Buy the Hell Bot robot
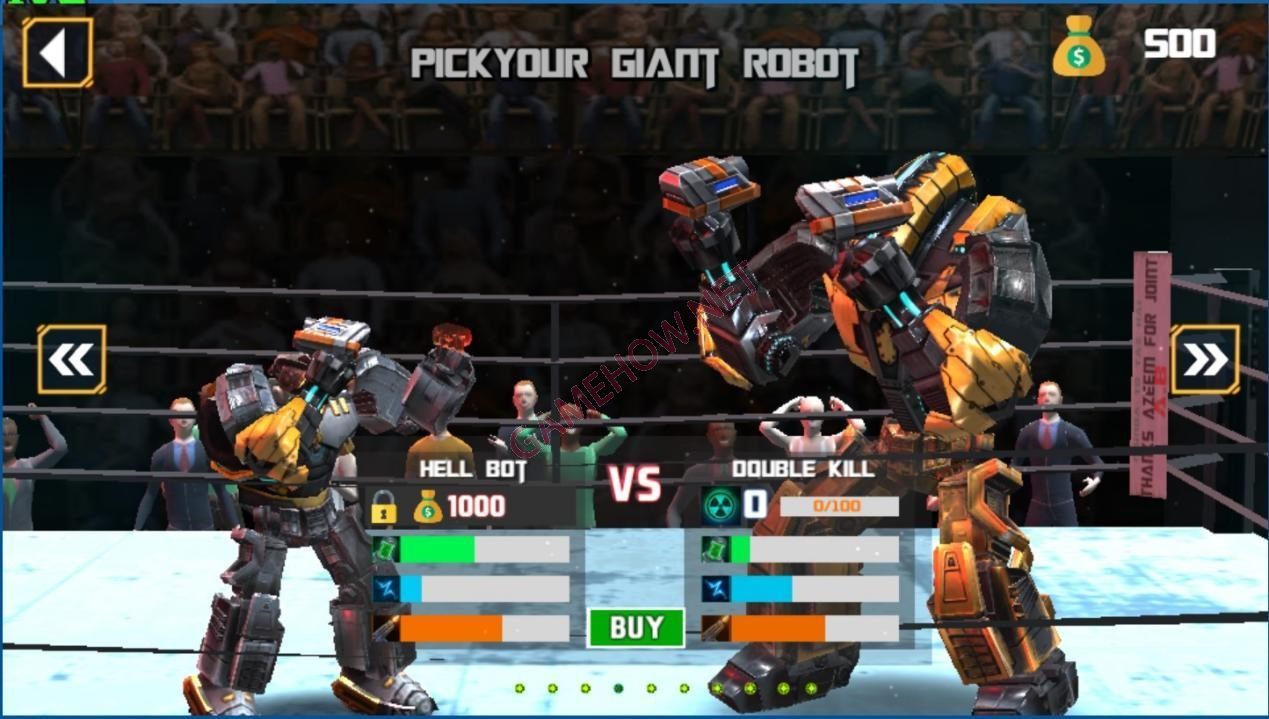1269x719 pixels. click(x=636, y=627)
